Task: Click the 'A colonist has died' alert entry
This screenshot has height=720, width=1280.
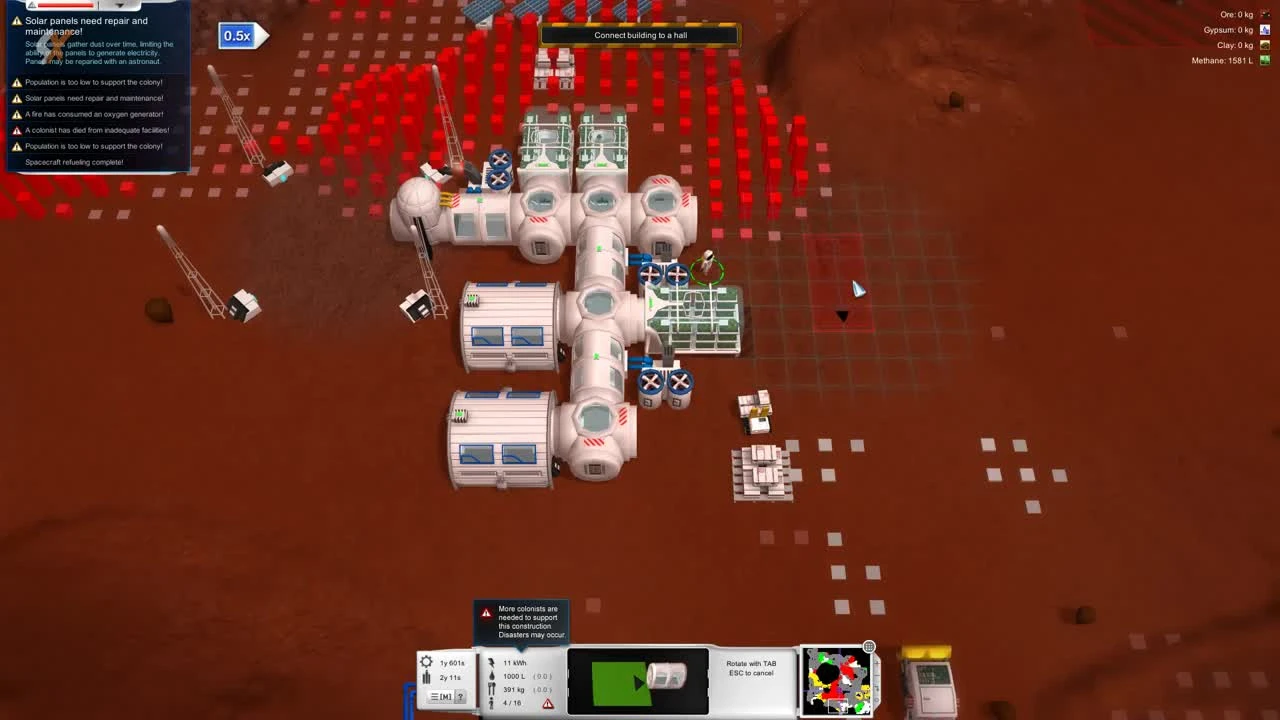Action: pyautogui.click(x=97, y=130)
